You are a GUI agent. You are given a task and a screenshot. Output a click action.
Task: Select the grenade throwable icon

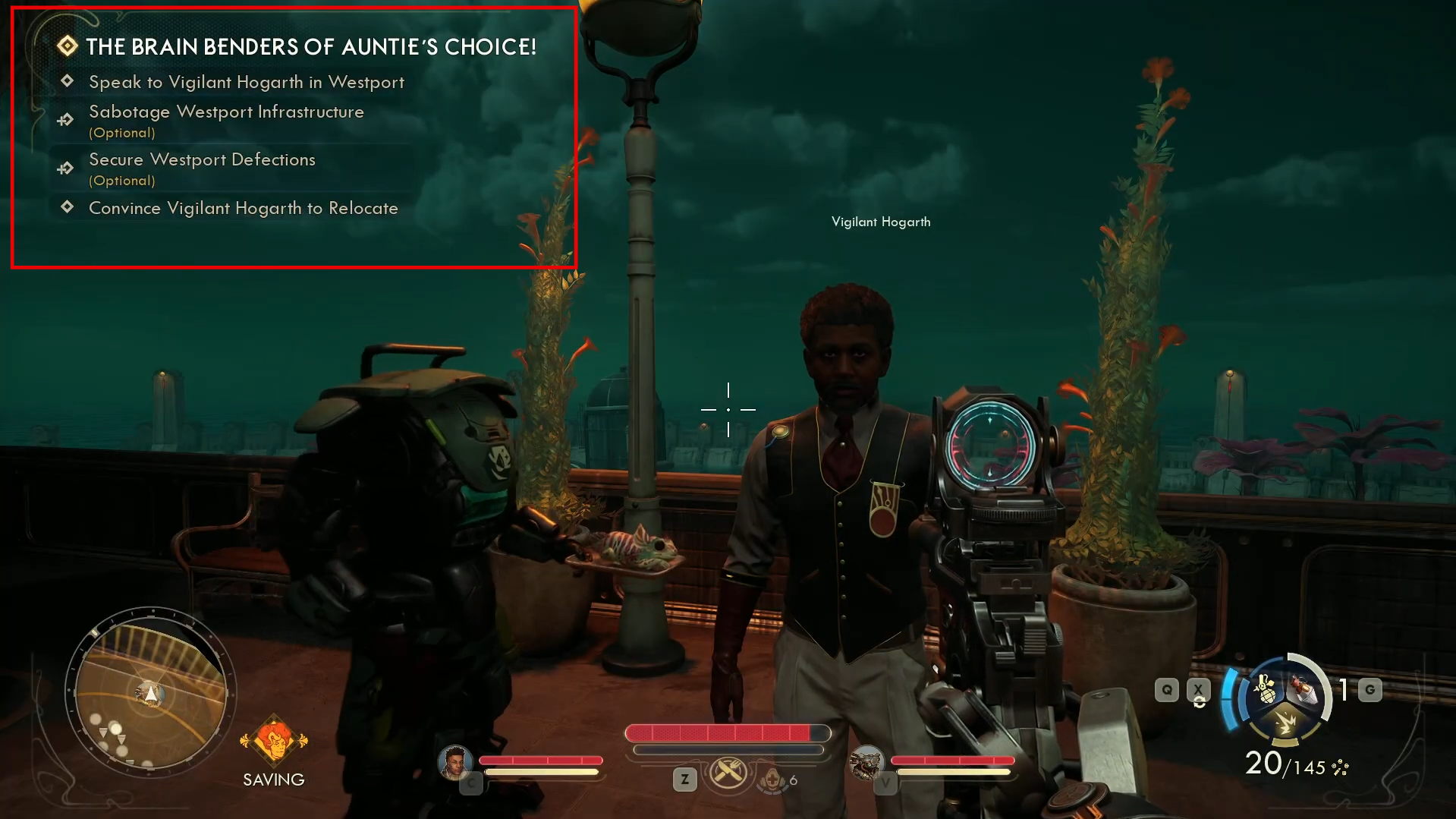pyautogui.click(x=1265, y=690)
